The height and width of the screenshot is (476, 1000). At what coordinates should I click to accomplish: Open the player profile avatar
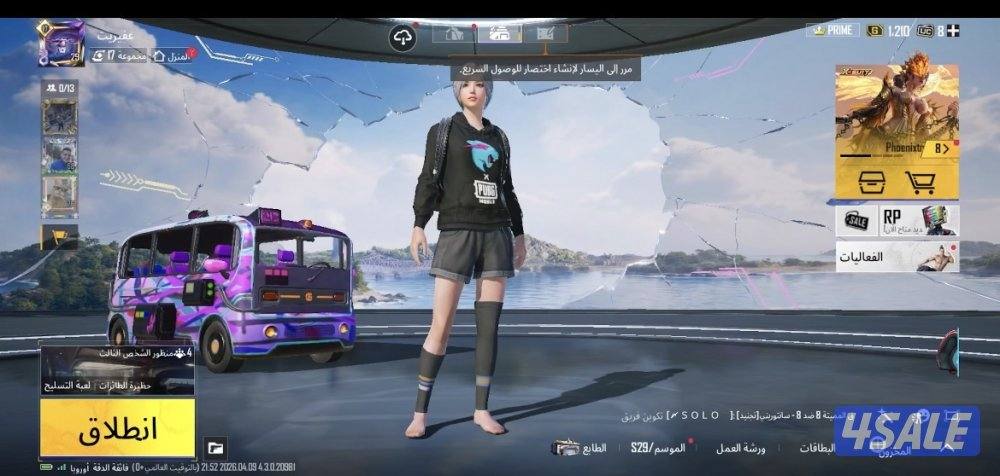(x=60, y=43)
